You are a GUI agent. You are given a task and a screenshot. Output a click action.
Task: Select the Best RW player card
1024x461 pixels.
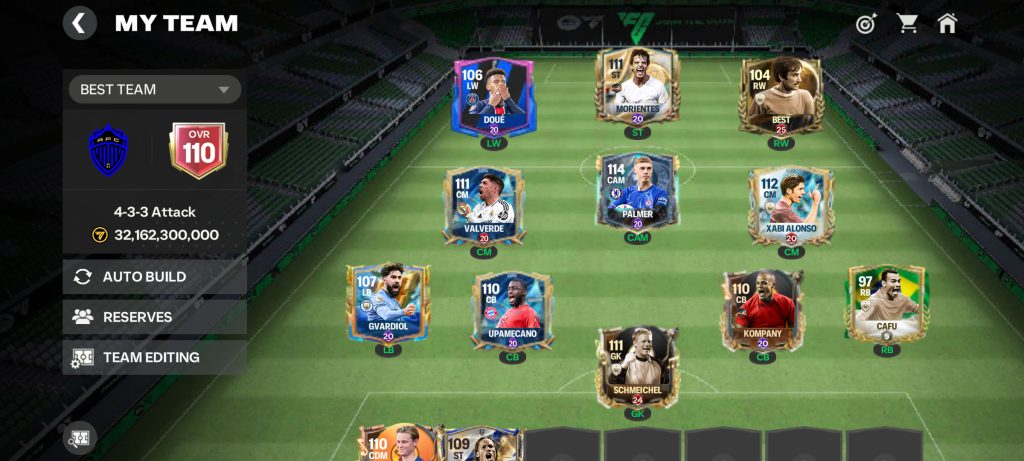(x=781, y=95)
